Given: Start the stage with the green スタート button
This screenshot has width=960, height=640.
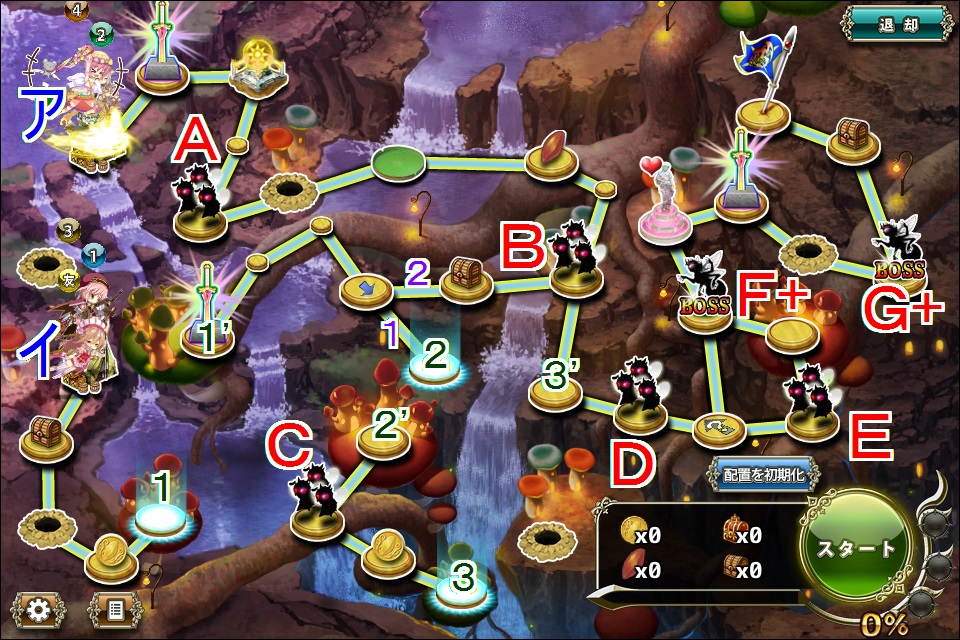Looking at the screenshot, I should (857, 548).
